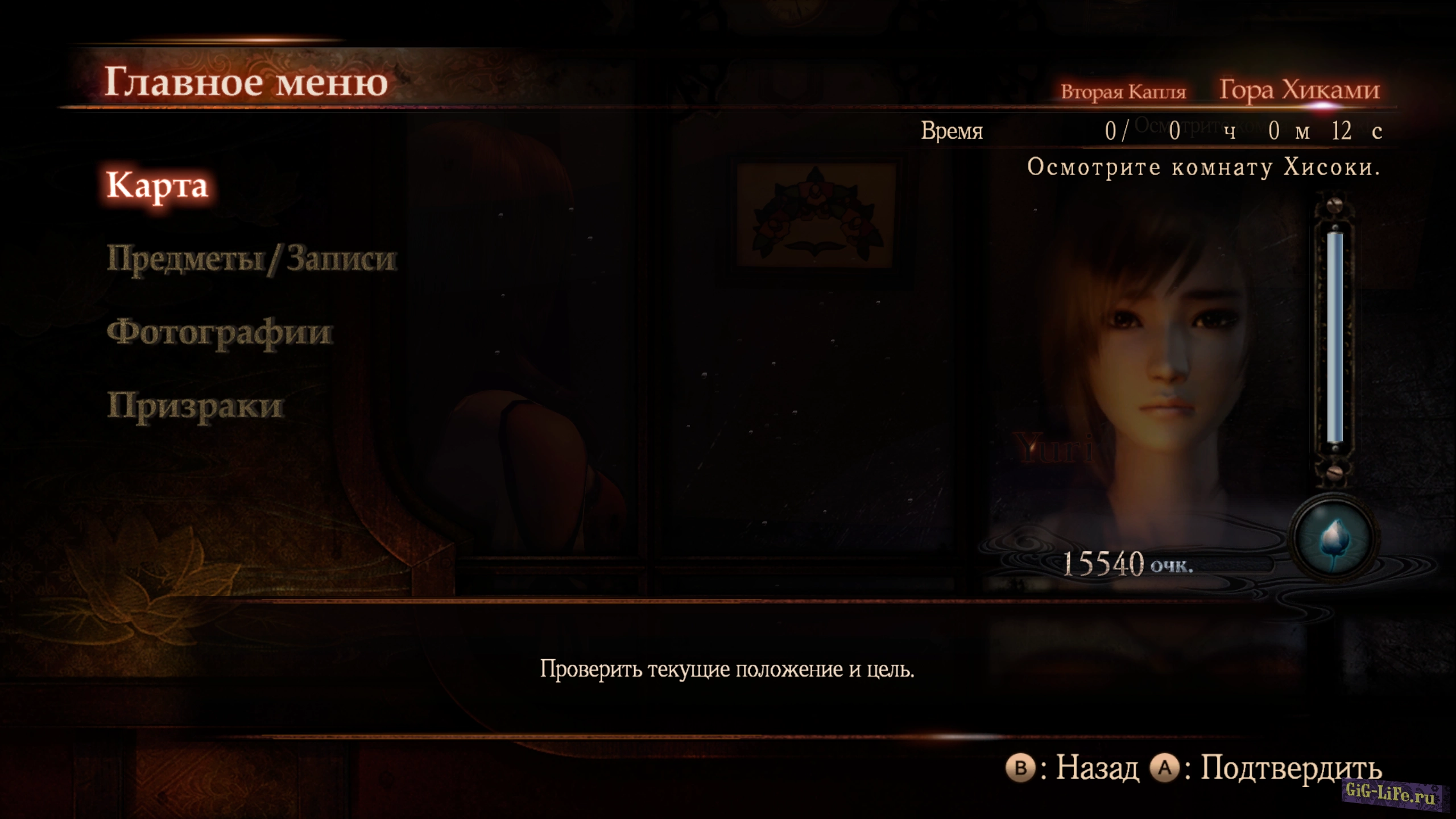Click the GiG-Life.ru watermark link
This screenshot has width=1456, height=819.
(x=1391, y=793)
